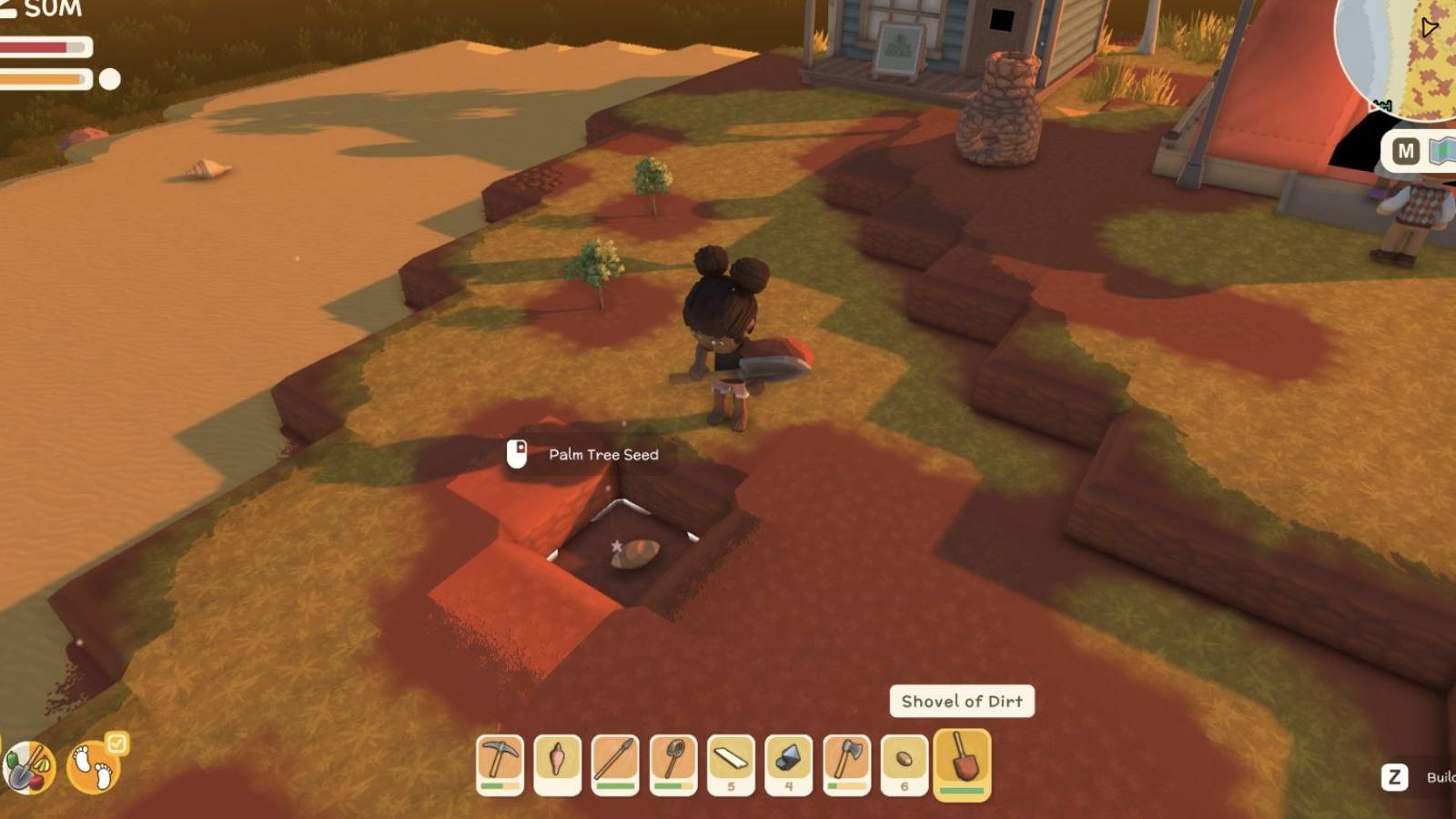Click the Palm Tree Seed mouse prompt
The image size is (1456, 819).
(x=516, y=454)
